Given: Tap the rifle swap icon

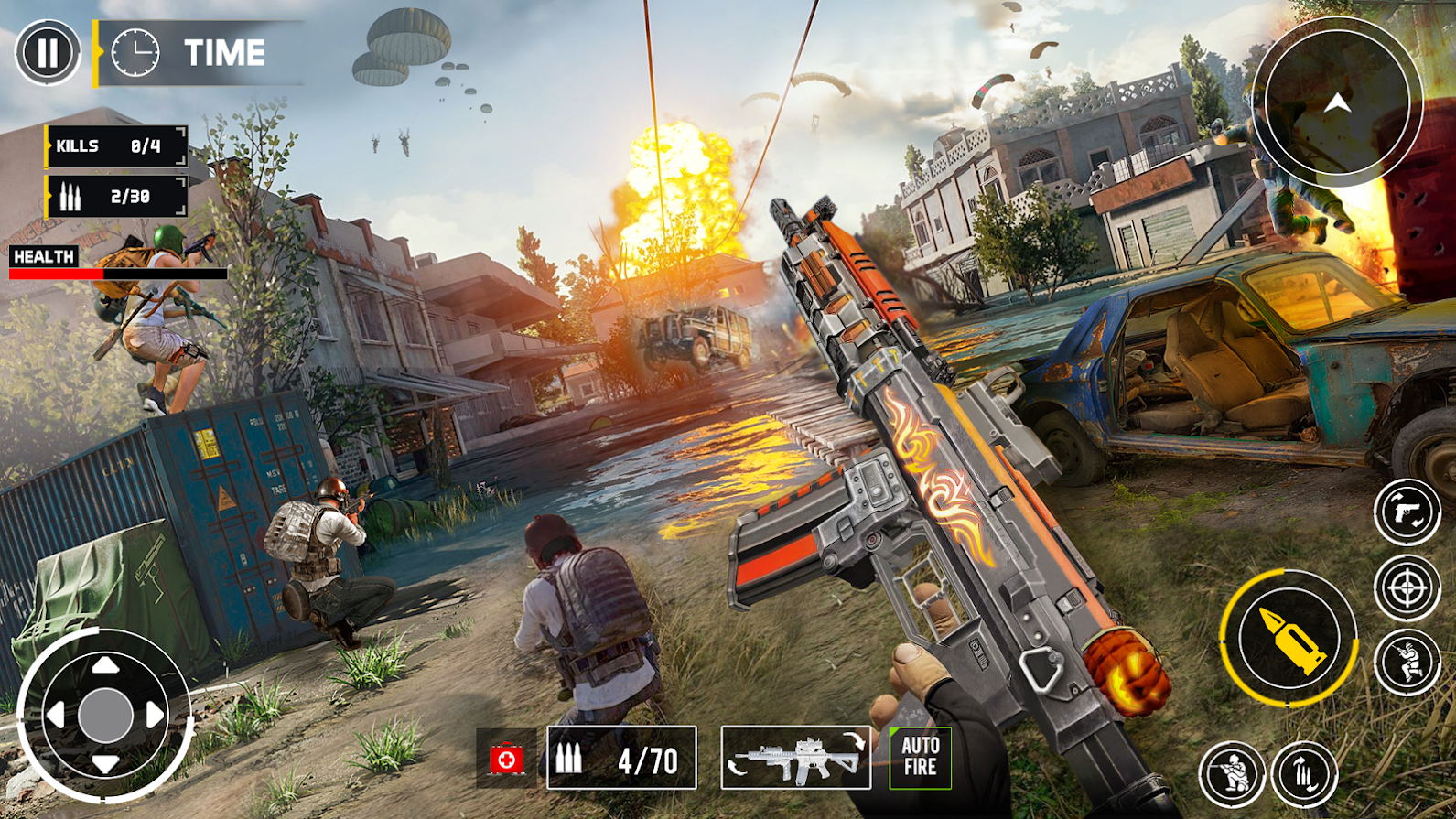Looking at the screenshot, I should tap(795, 759).
